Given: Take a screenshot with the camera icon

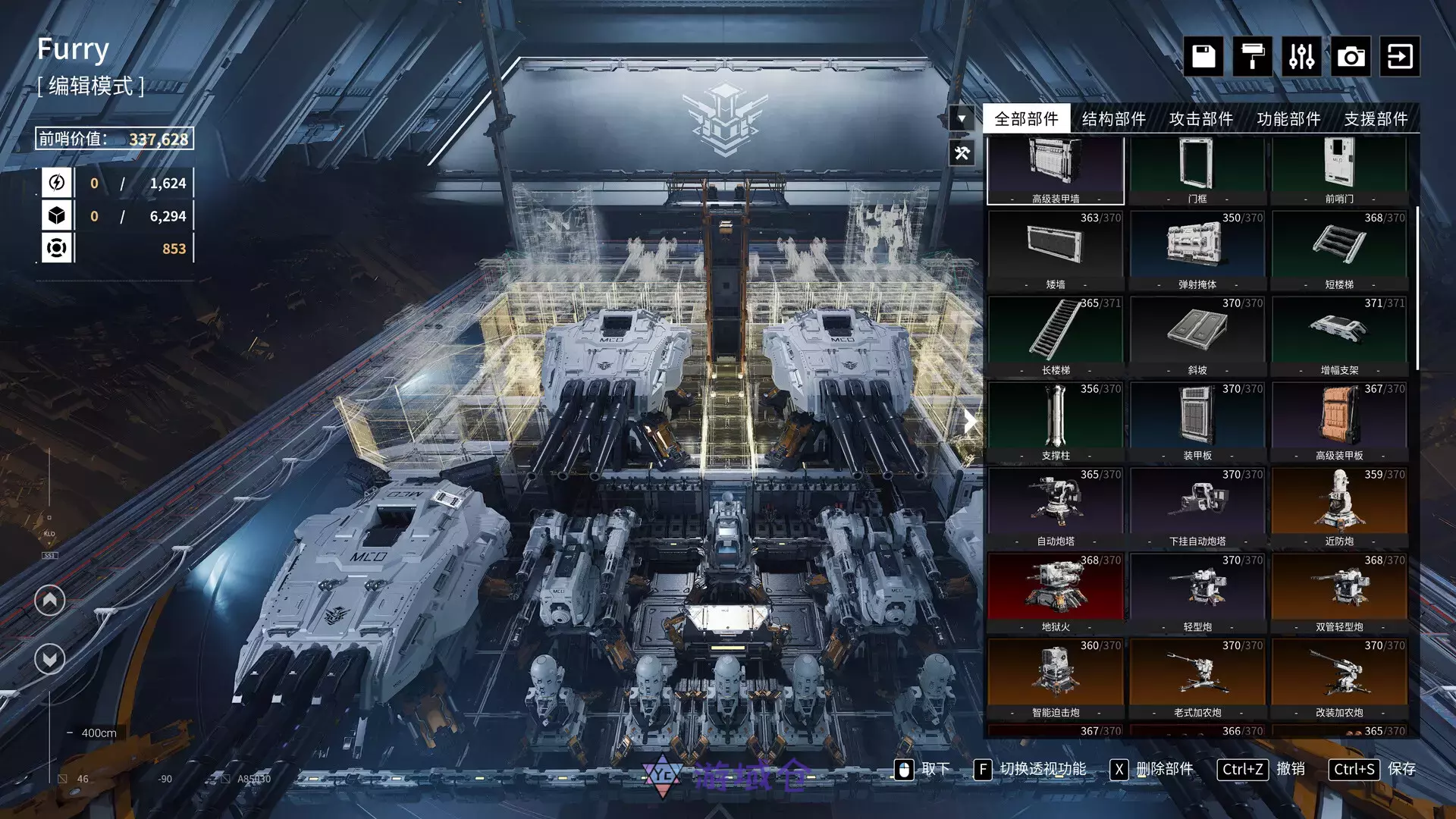Looking at the screenshot, I should (x=1350, y=57).
